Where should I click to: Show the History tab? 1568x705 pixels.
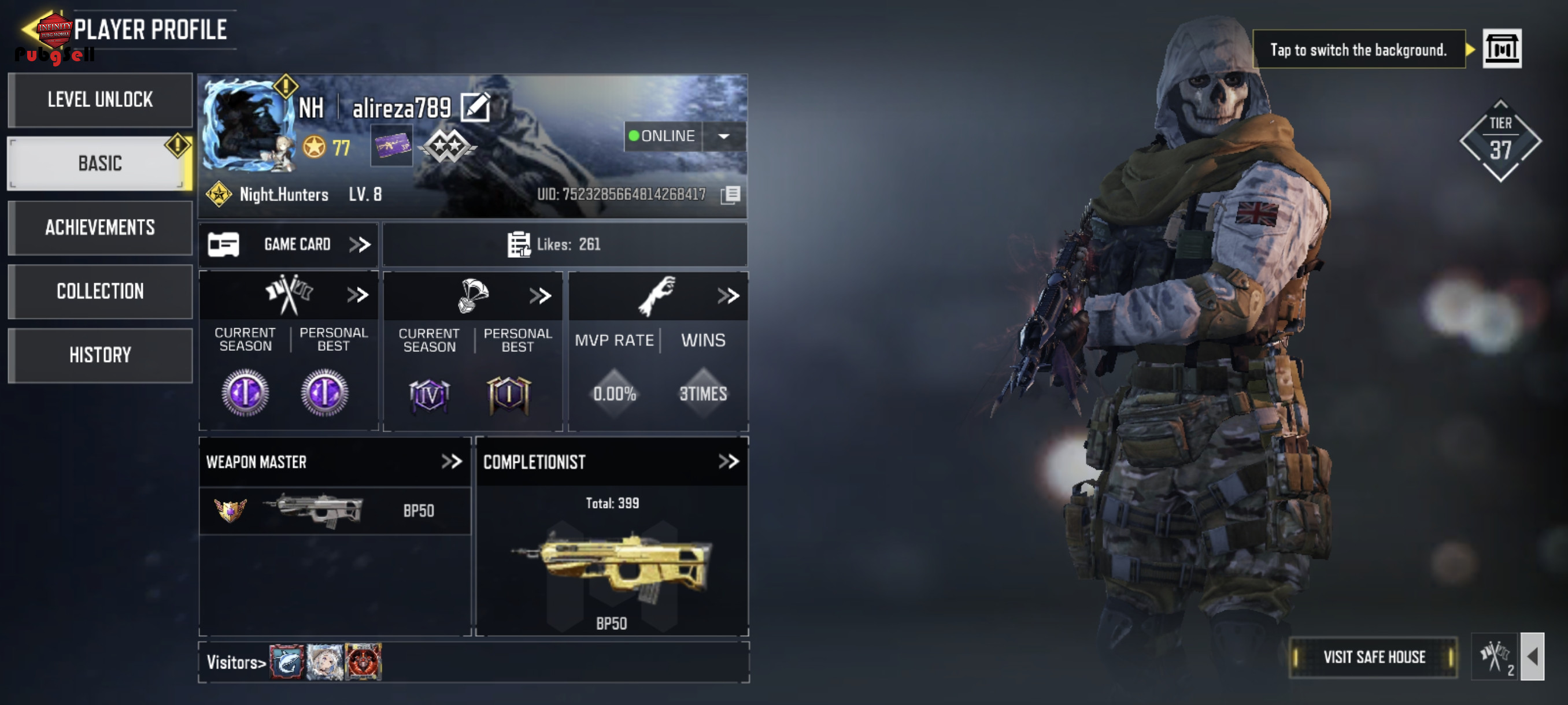tap(100, 355)
